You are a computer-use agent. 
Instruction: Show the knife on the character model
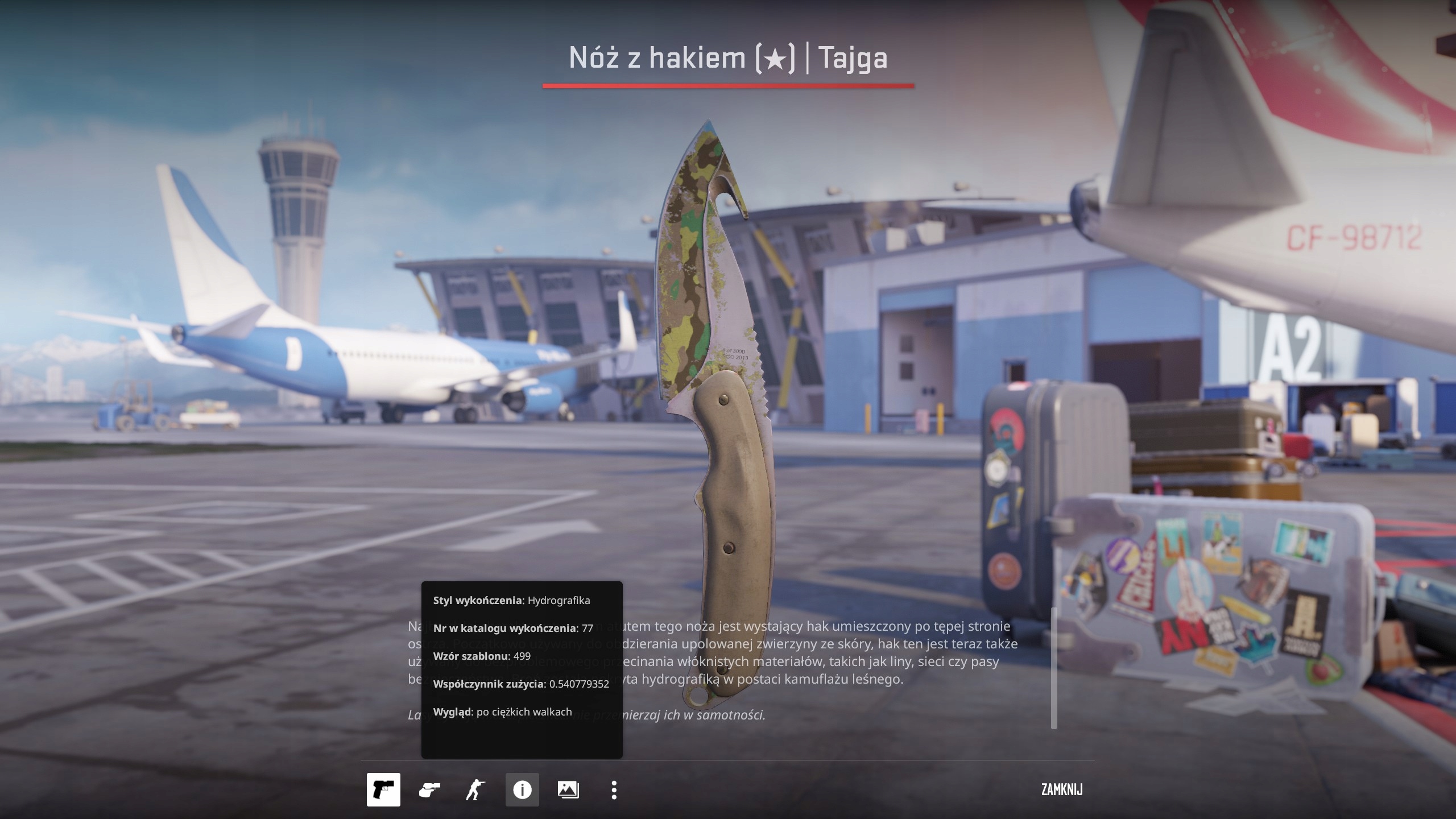[475, 790]
